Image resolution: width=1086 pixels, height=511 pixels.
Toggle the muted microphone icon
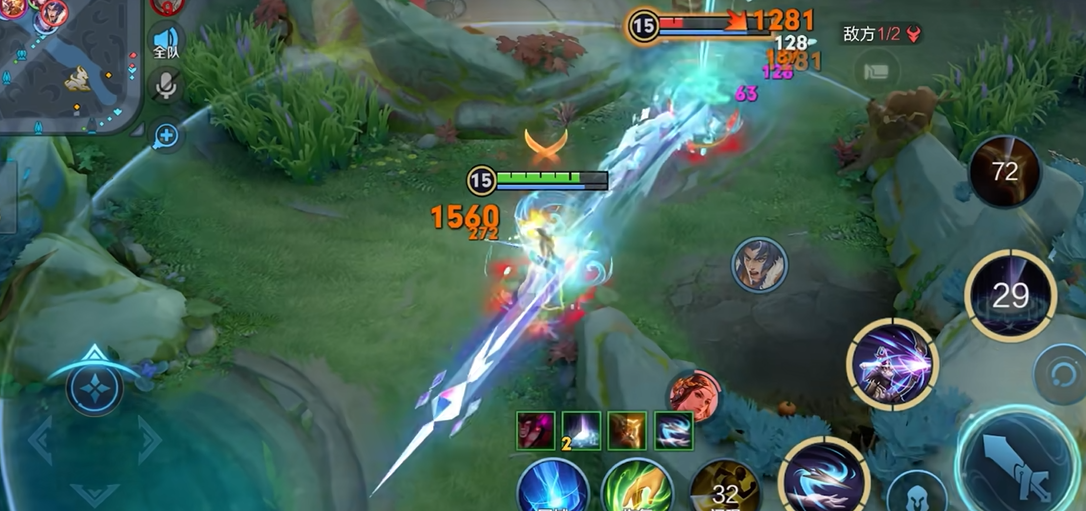coord(165,86)
